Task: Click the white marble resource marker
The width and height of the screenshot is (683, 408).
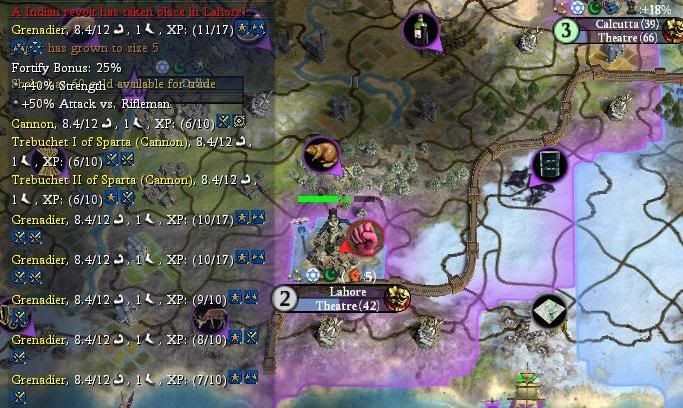Action: 550,312
